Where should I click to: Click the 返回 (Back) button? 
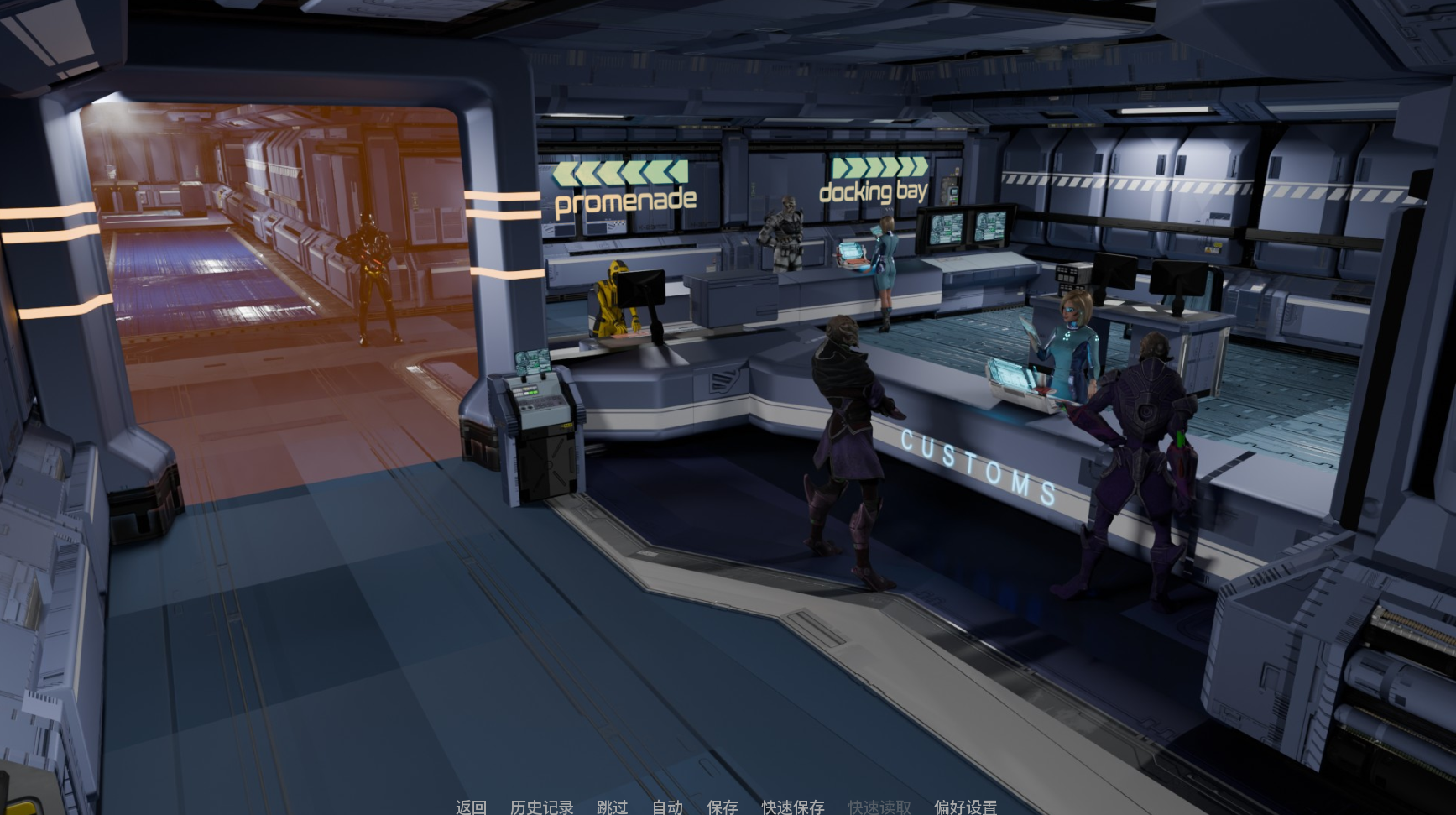coord(471,807)
